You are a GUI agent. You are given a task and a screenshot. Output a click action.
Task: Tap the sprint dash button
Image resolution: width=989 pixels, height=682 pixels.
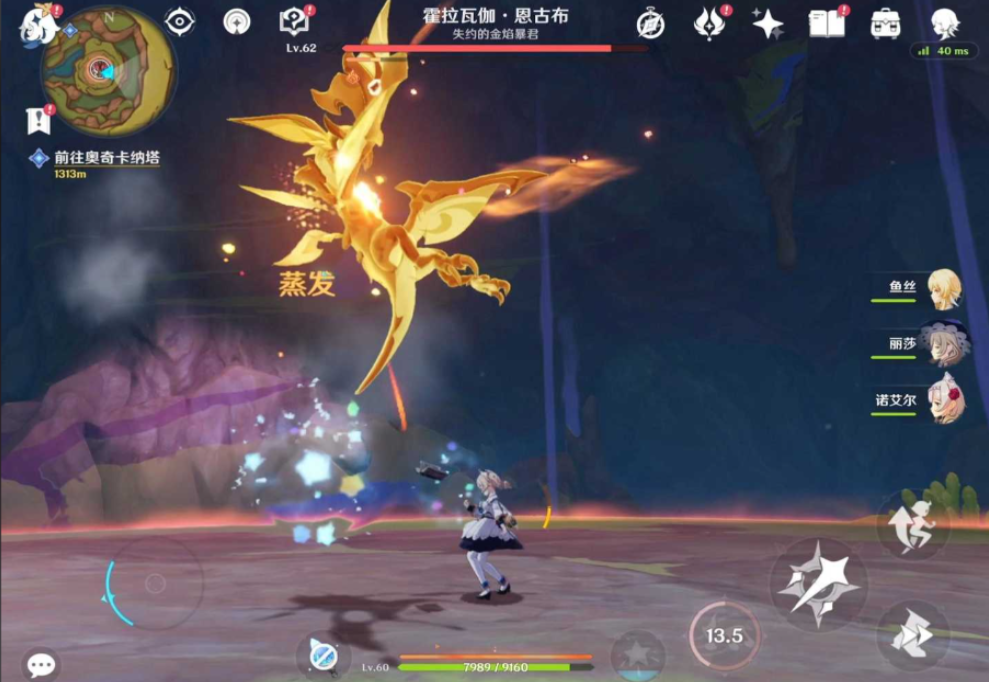click(911, 634)
